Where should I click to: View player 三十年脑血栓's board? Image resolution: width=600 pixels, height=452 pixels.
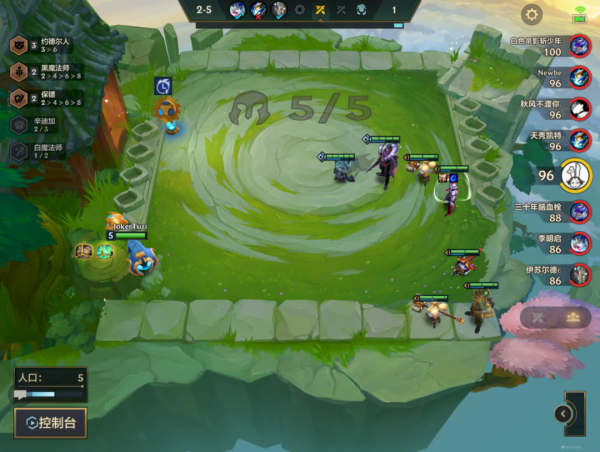pos(579,210)
